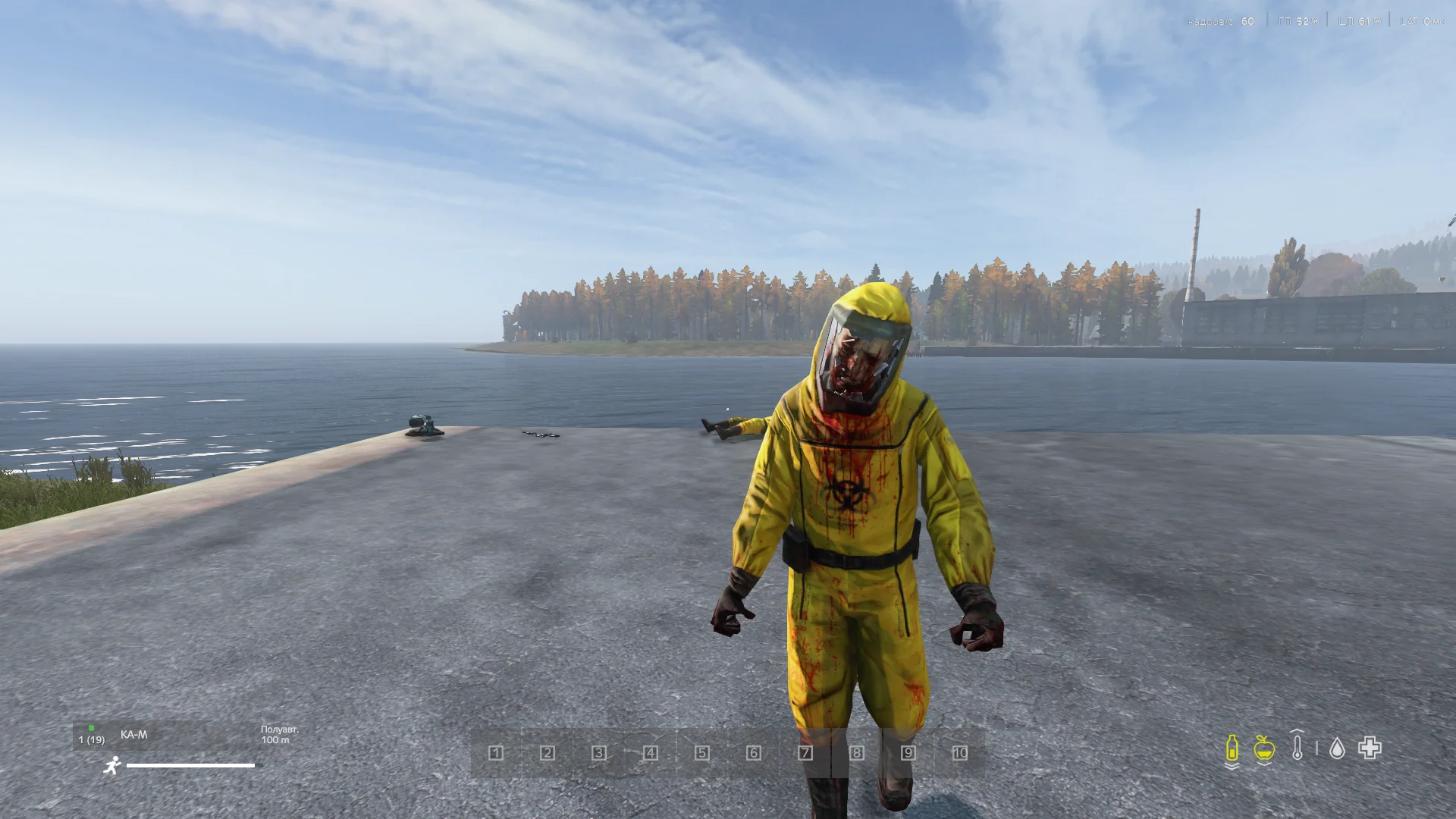The width and height of the screenshot is (1456, 819).
Task: Click the white stamina bar
Action: [x=190, y=765]
